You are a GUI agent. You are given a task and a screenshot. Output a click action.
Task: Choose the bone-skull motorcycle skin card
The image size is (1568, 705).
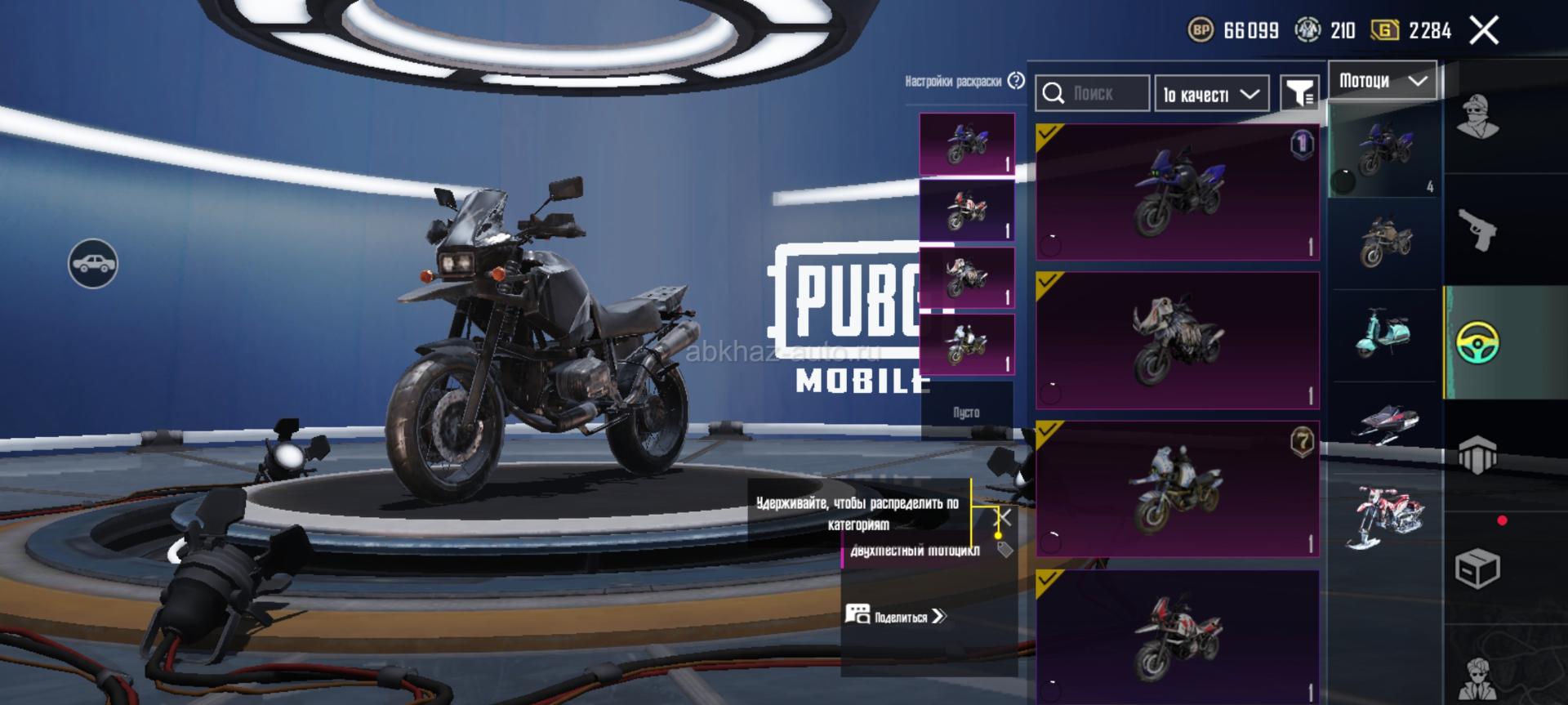tap(1177, 341)
